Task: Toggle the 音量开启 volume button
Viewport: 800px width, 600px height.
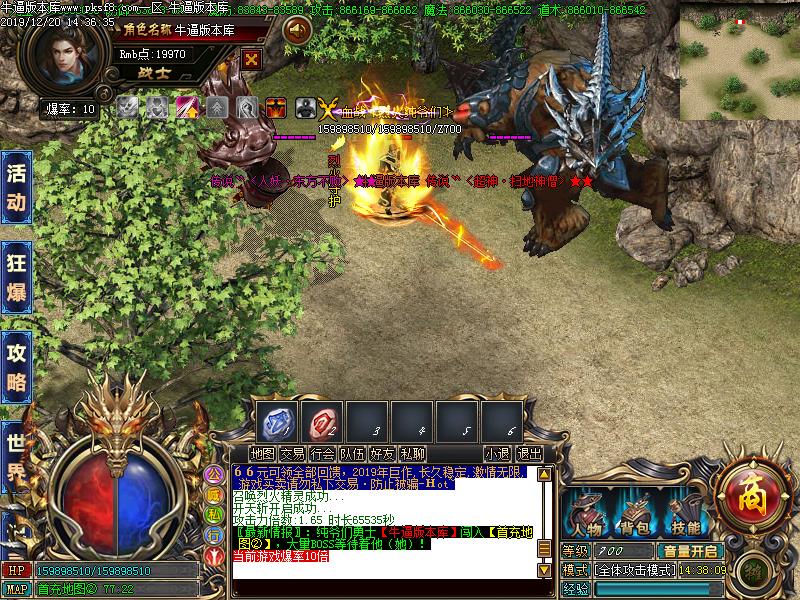Action: click(689, 551)
